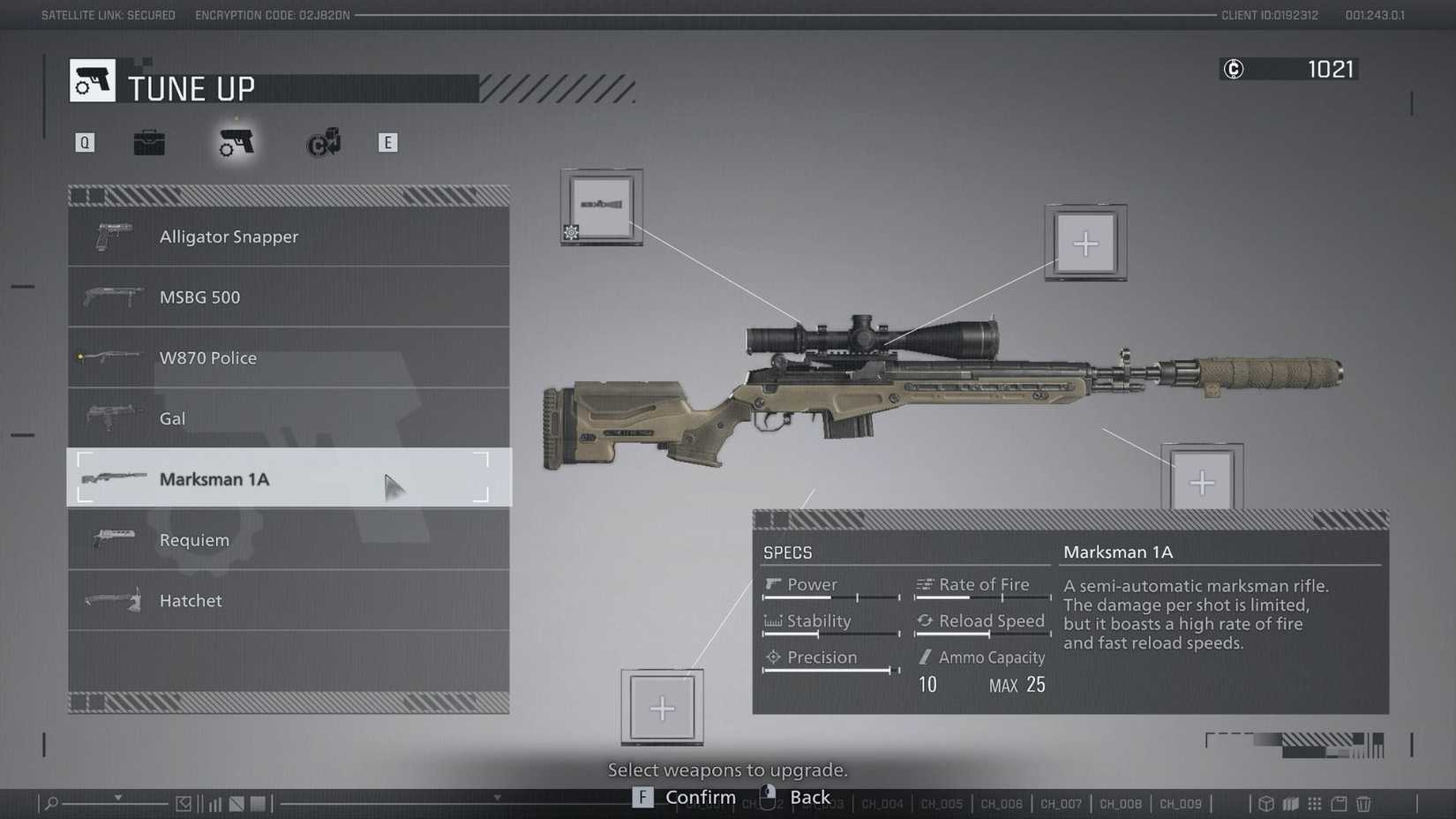Click the gear badge on the scope slot
Image resolution: width=1456 pixels, height=819 pixels.
[572, 234]
